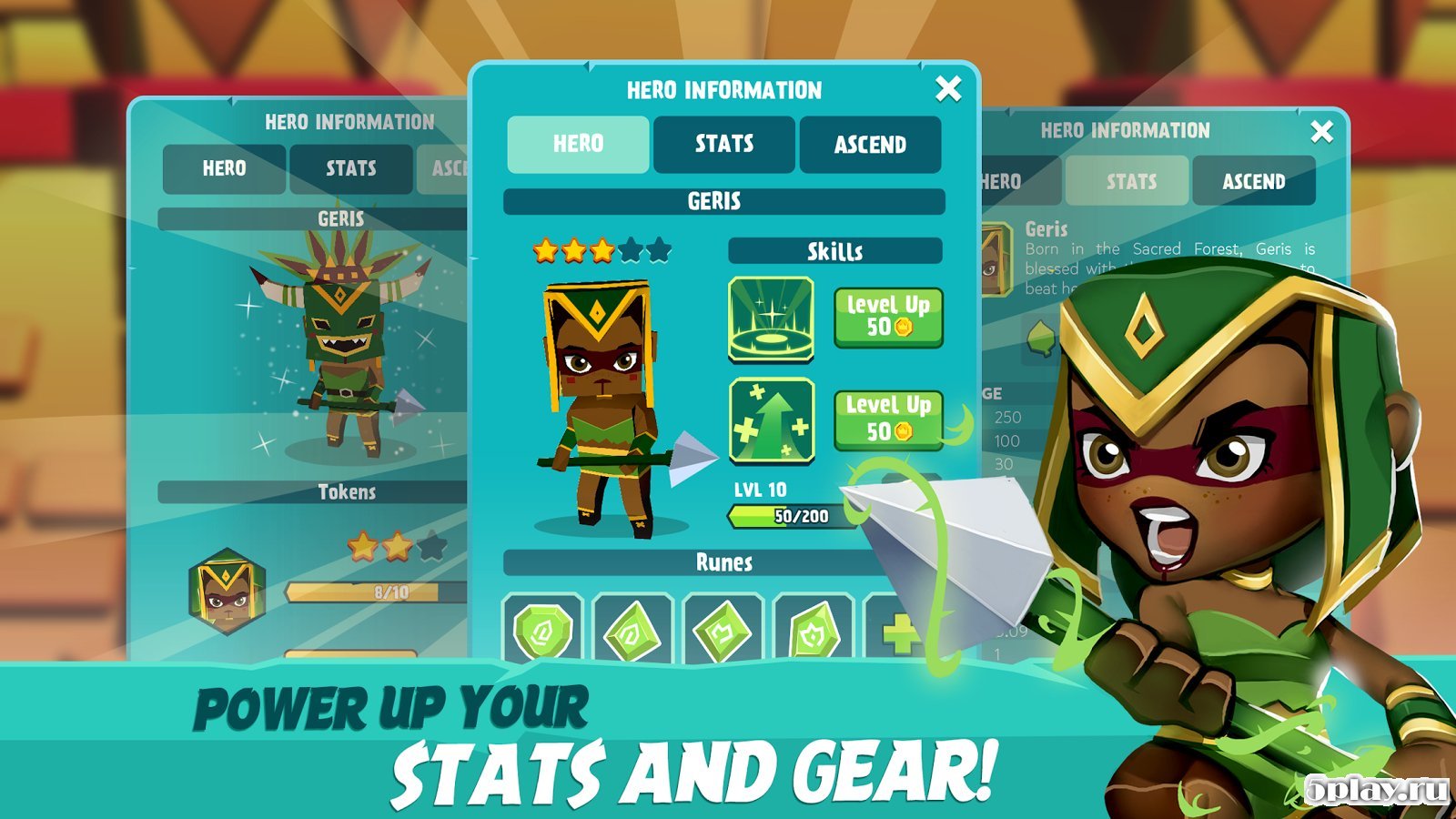Switch to the front panel's Stats tab

(x=724, y=144)
